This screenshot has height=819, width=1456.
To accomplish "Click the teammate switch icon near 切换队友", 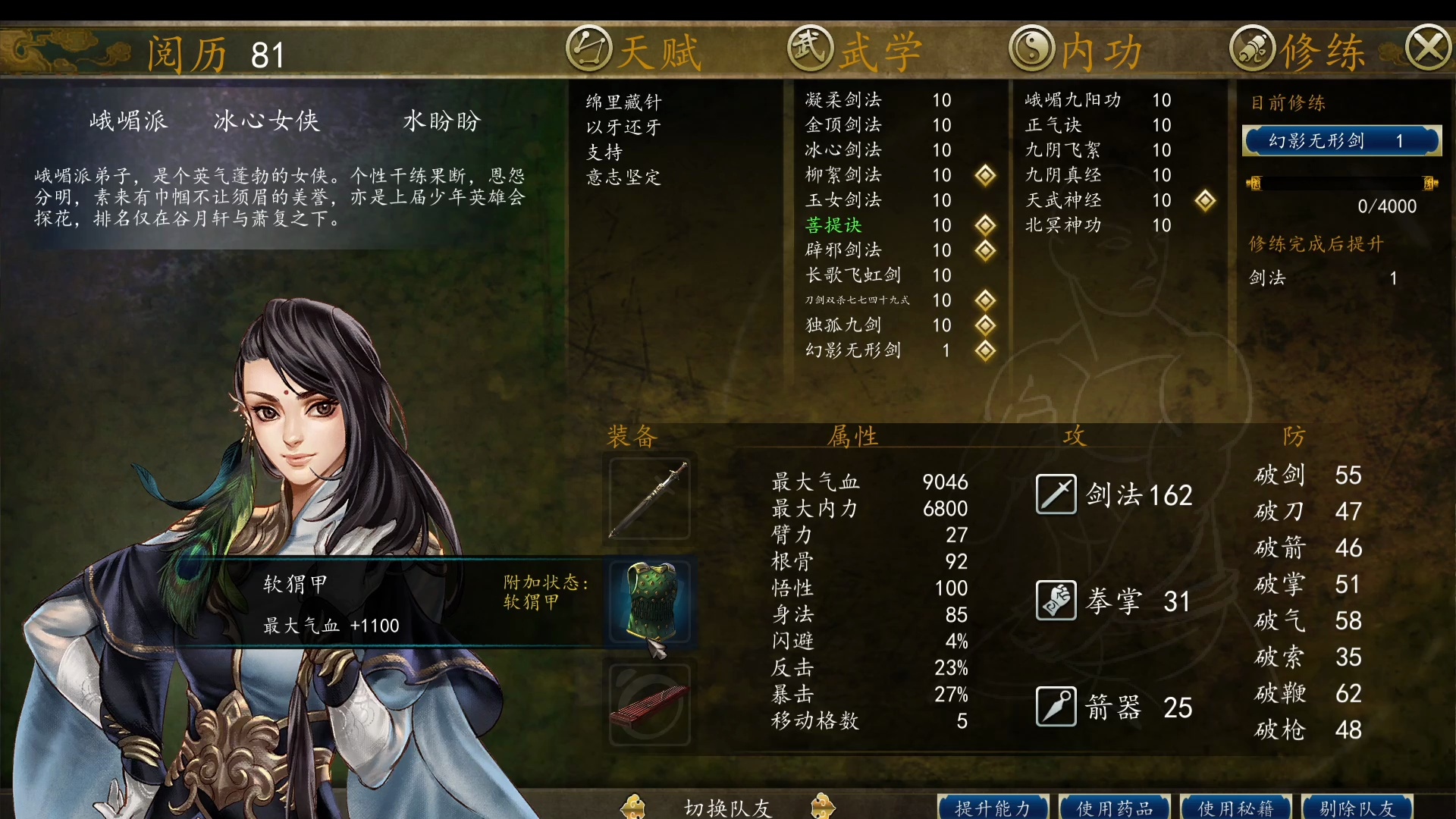I will [x=634, y=807].
